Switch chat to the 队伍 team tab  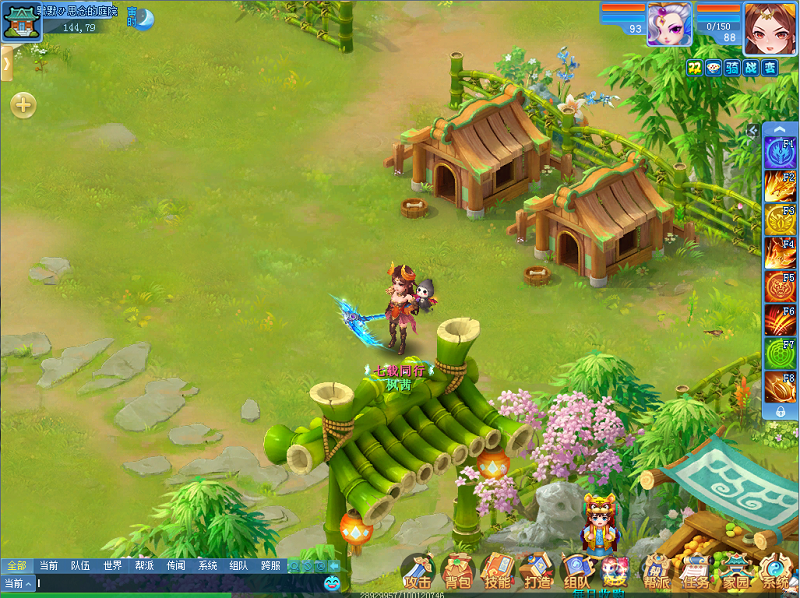pyautogui.click(x=80, y=565)
